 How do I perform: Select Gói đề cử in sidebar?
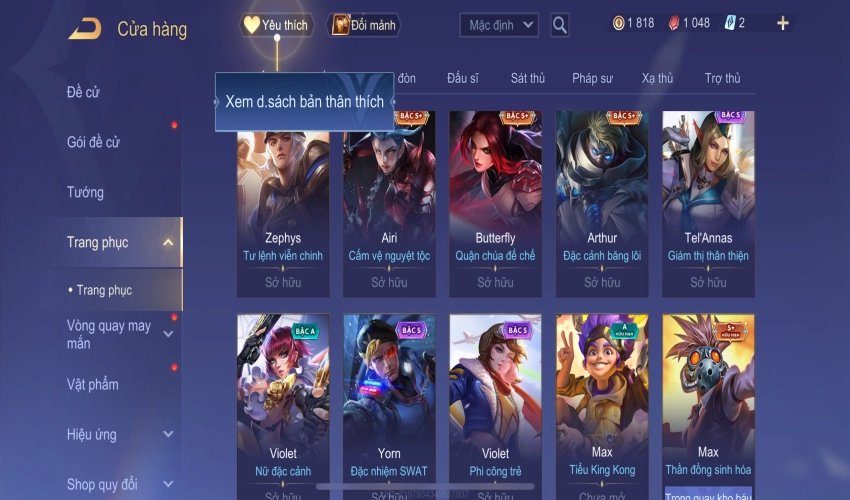coord(93,142)
